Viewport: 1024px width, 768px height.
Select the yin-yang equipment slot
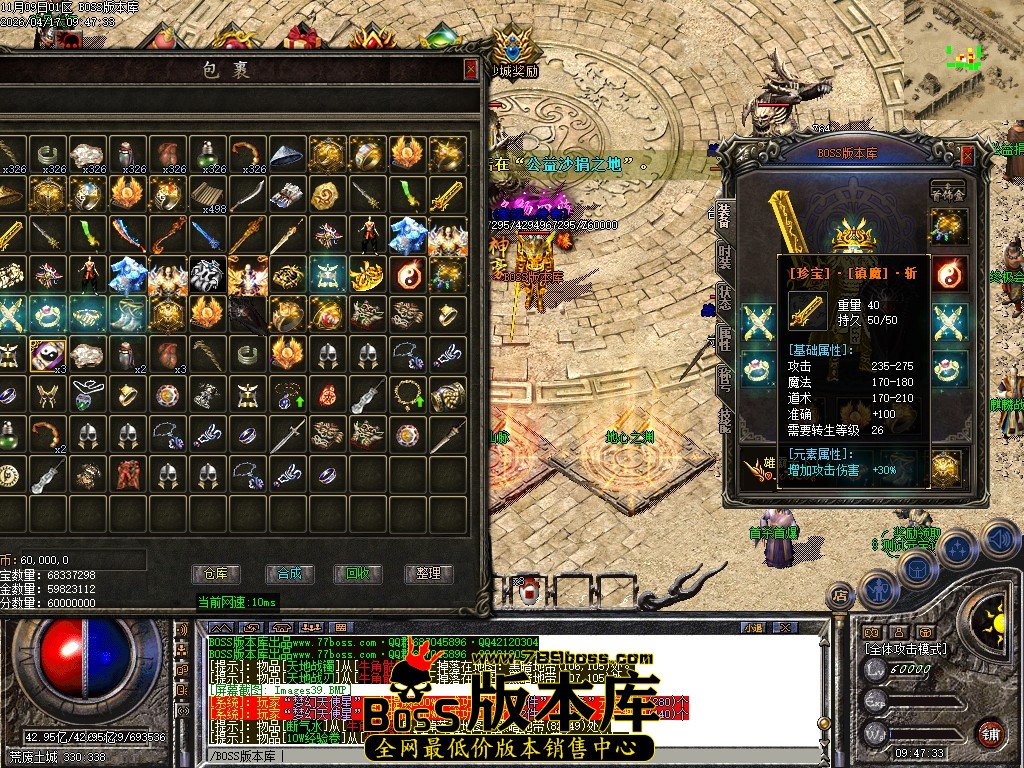point(949,274)
